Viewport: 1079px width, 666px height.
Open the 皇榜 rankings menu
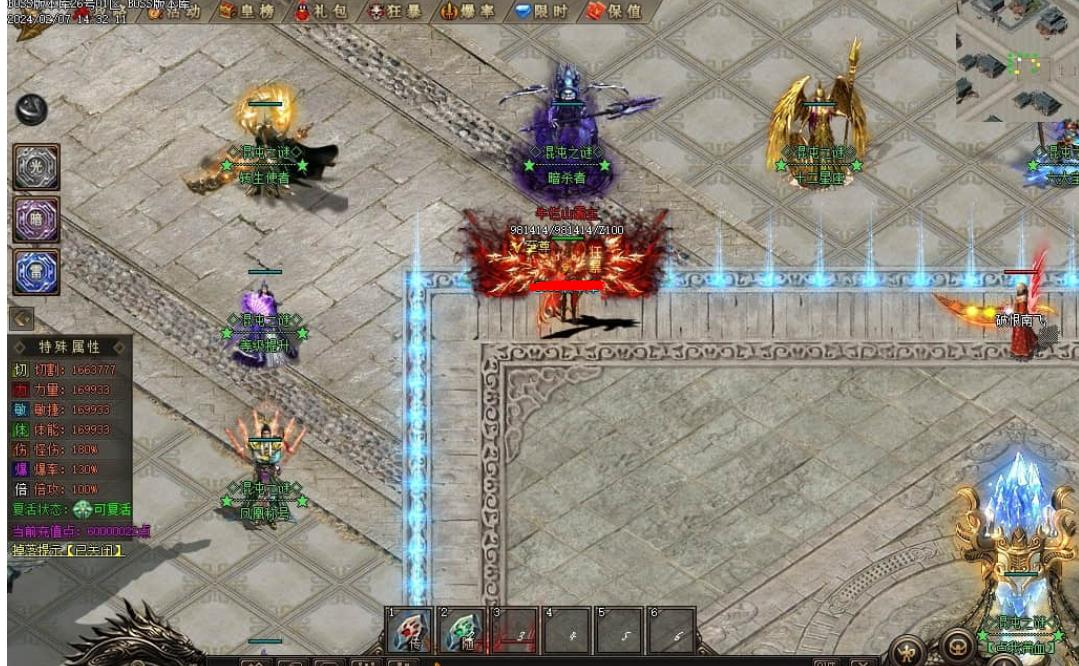click(x=247, y=11)
